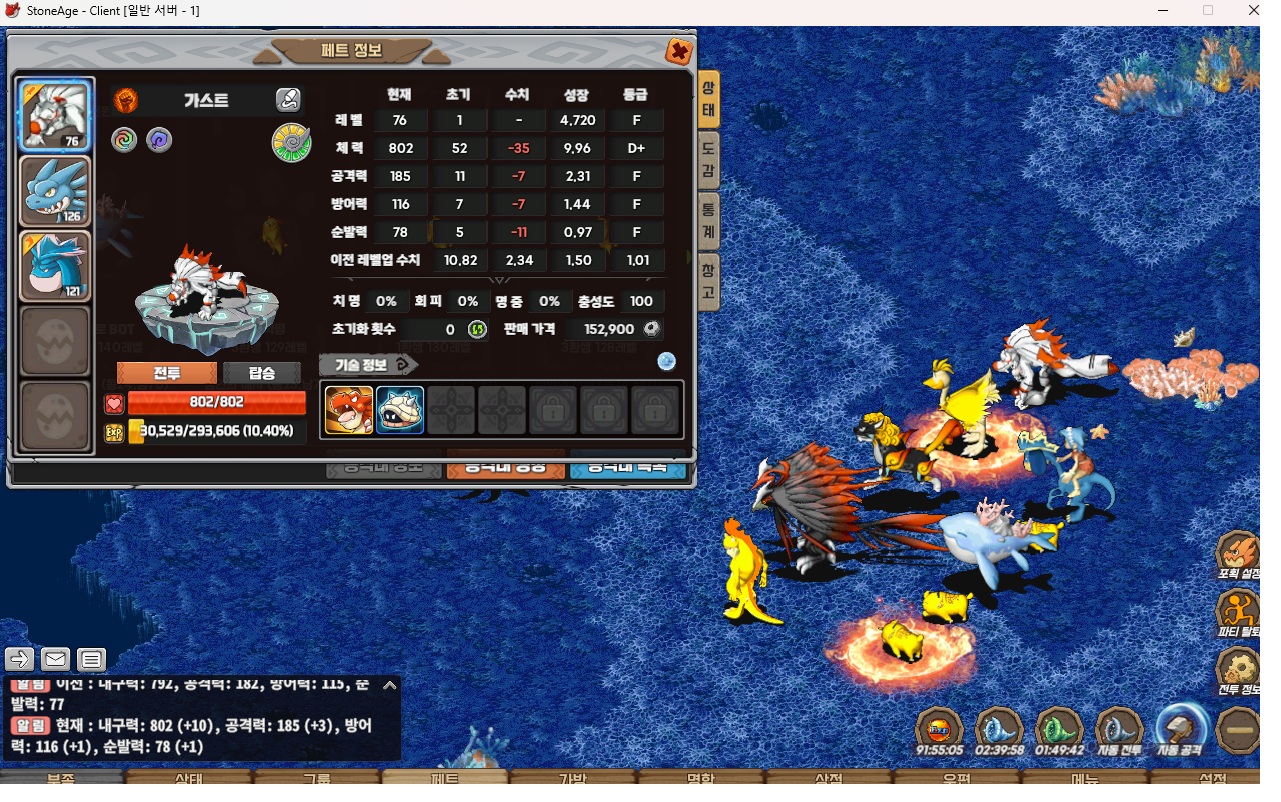The width and height of the screenshot is (1281, 802).
Task: Close the 페트 정보 pet info window
Action: point(679,51)
